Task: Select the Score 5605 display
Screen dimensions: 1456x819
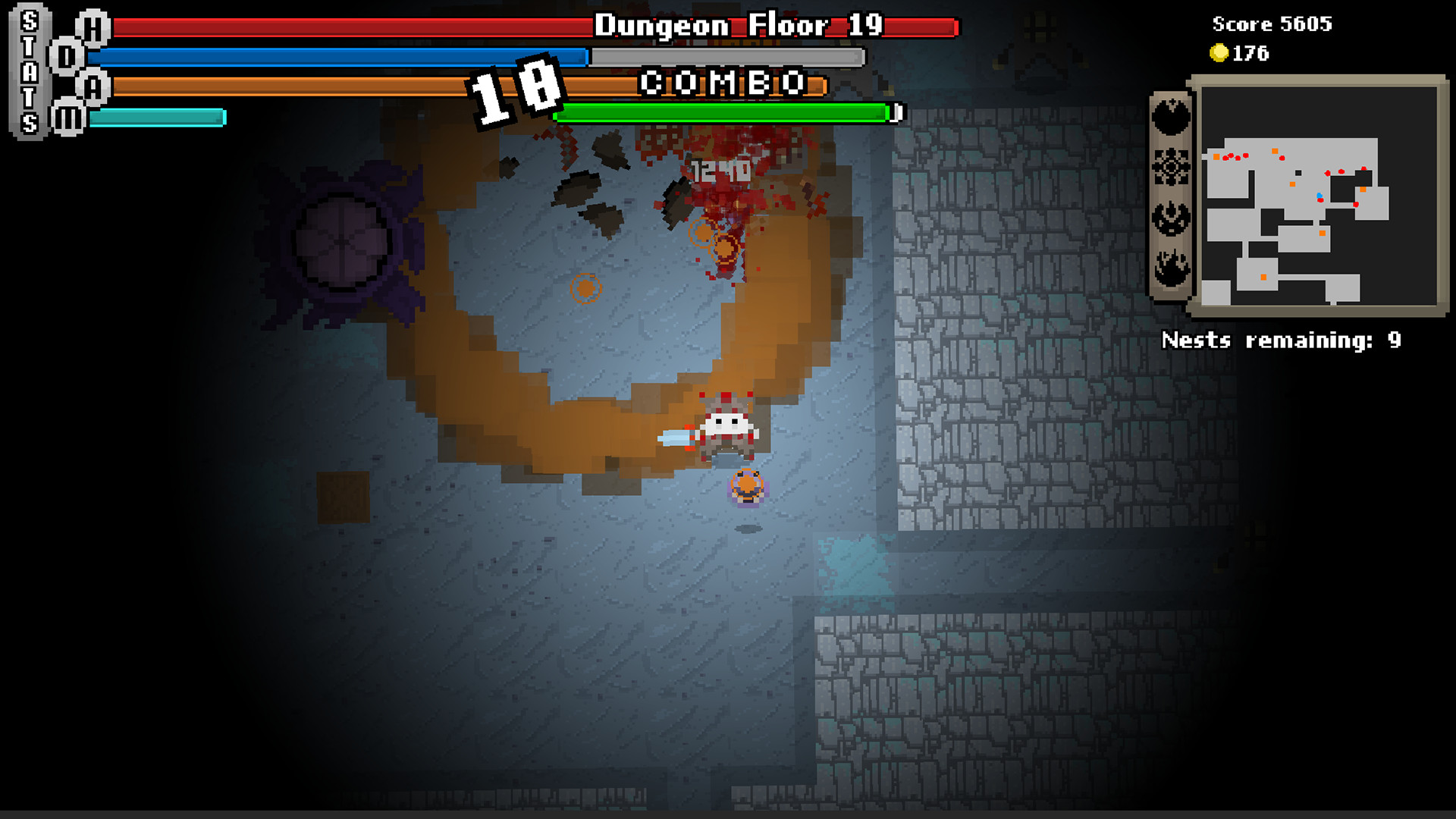Action: pos(1270,24)
